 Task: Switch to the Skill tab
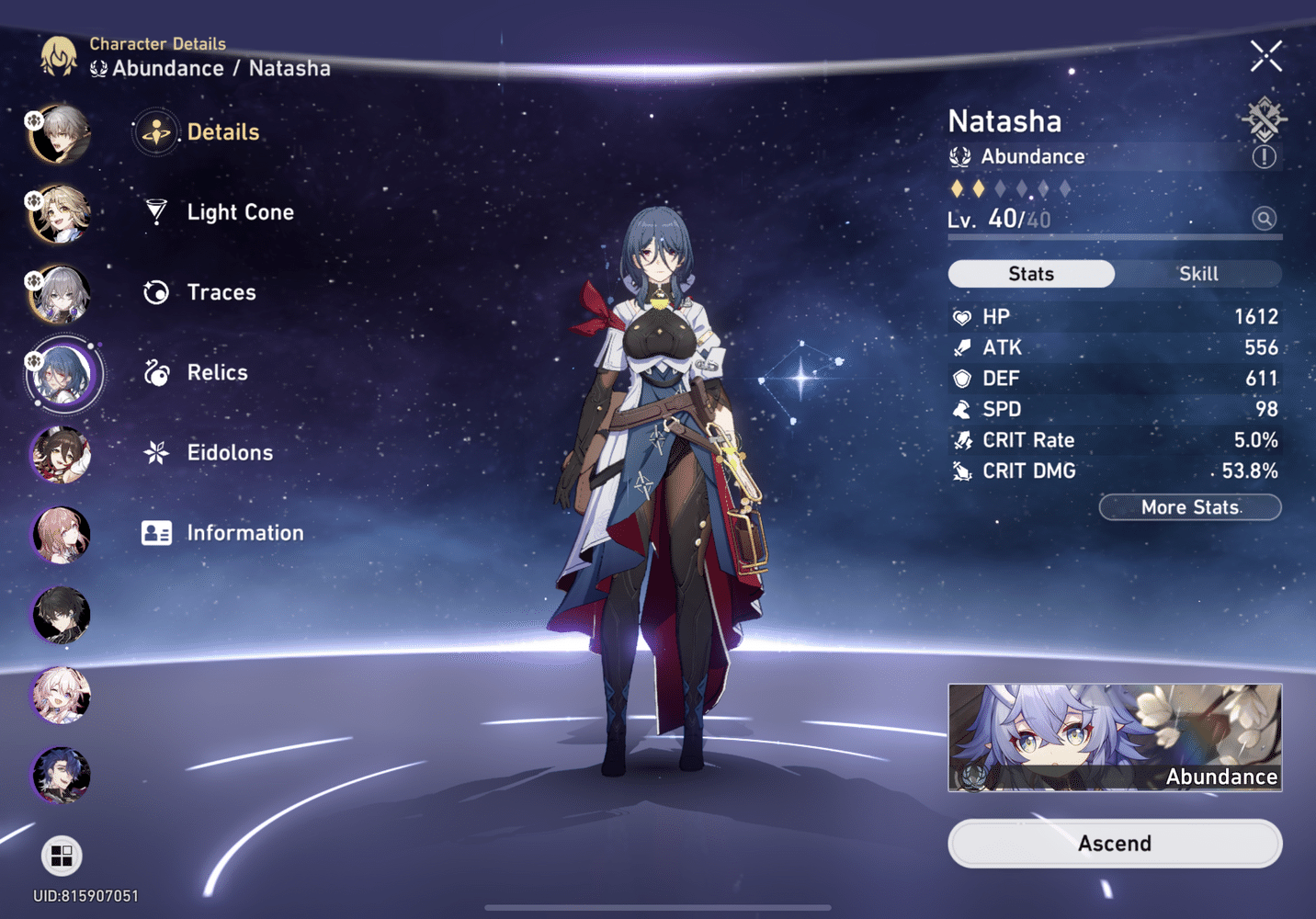1197,274
